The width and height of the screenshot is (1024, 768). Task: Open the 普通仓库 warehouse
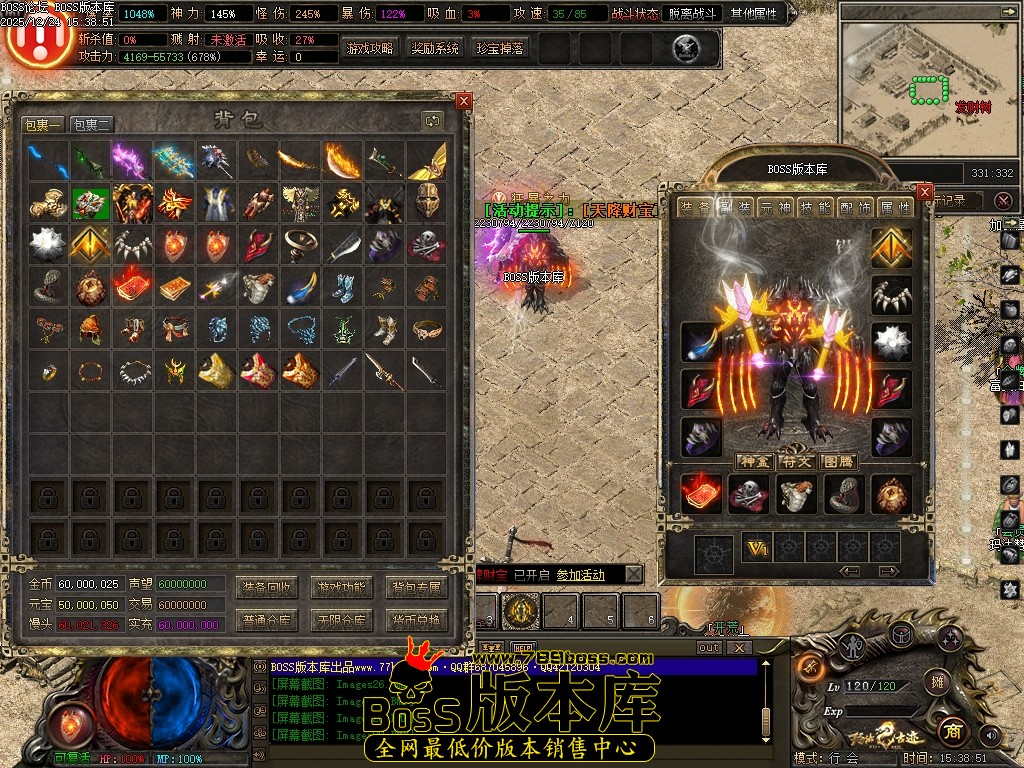coord(267,620)
